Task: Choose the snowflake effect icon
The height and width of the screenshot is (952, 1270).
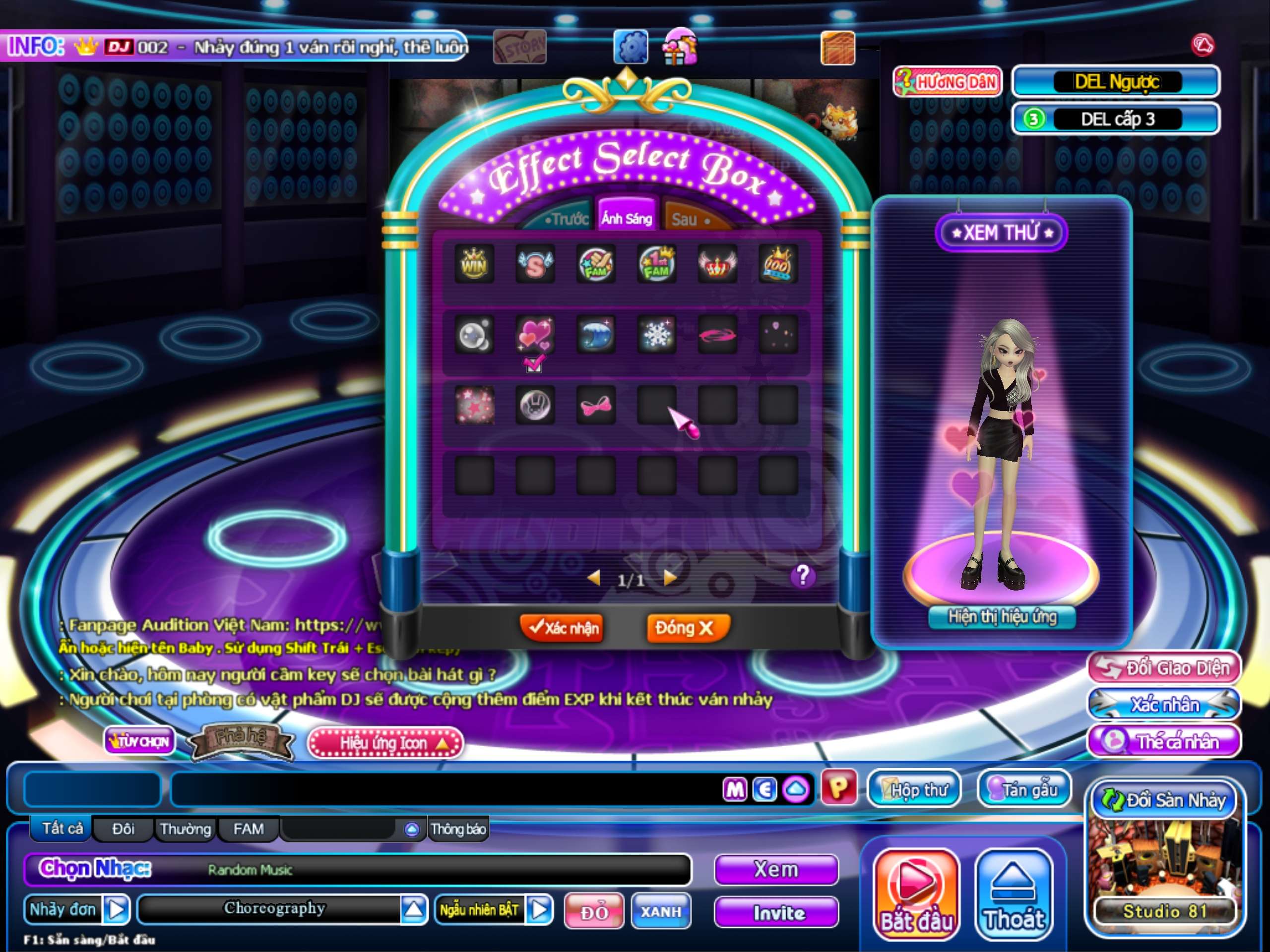Action: 656,335
